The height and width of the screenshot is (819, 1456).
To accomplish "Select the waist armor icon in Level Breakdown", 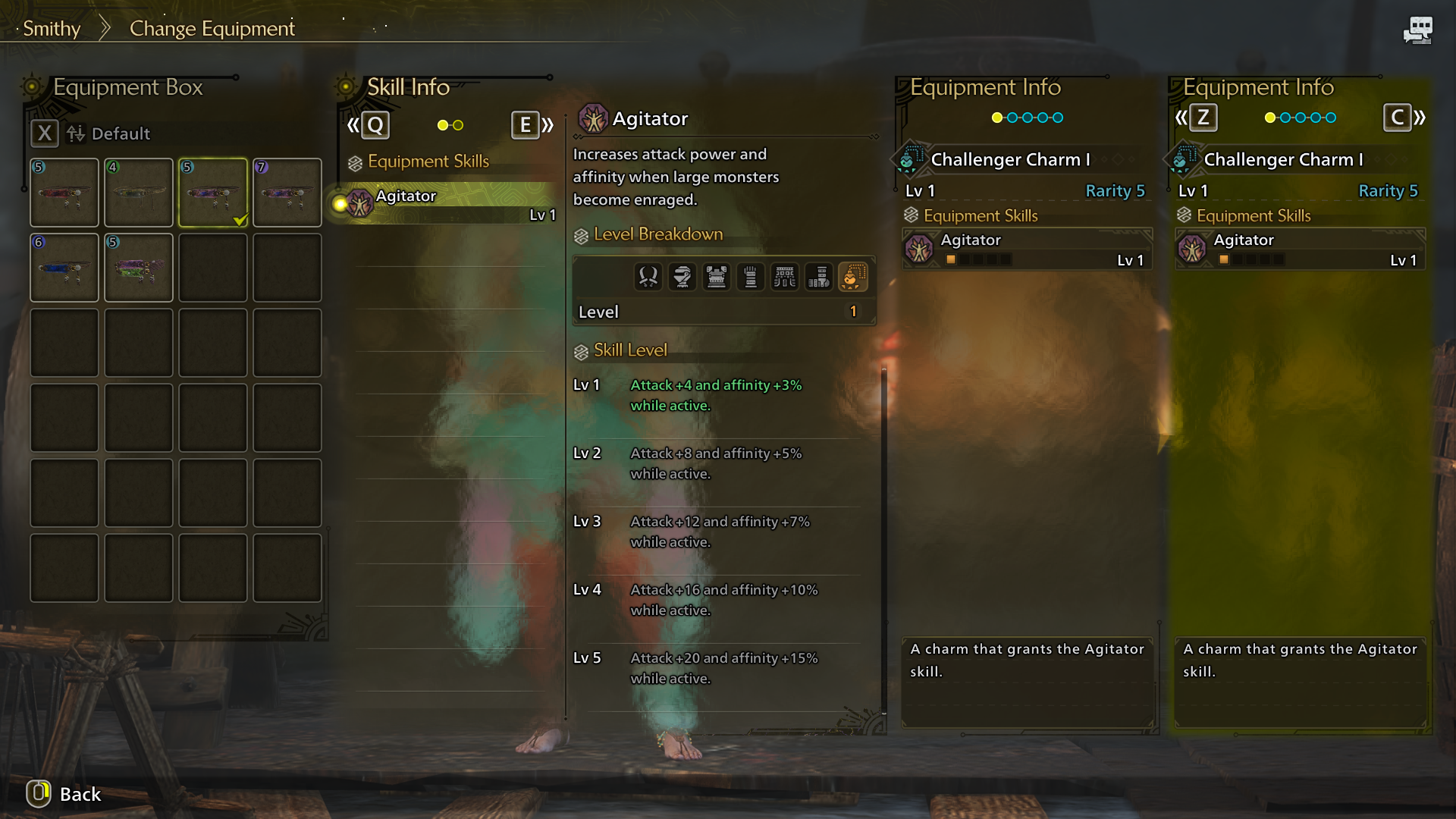I will (785, 277).
